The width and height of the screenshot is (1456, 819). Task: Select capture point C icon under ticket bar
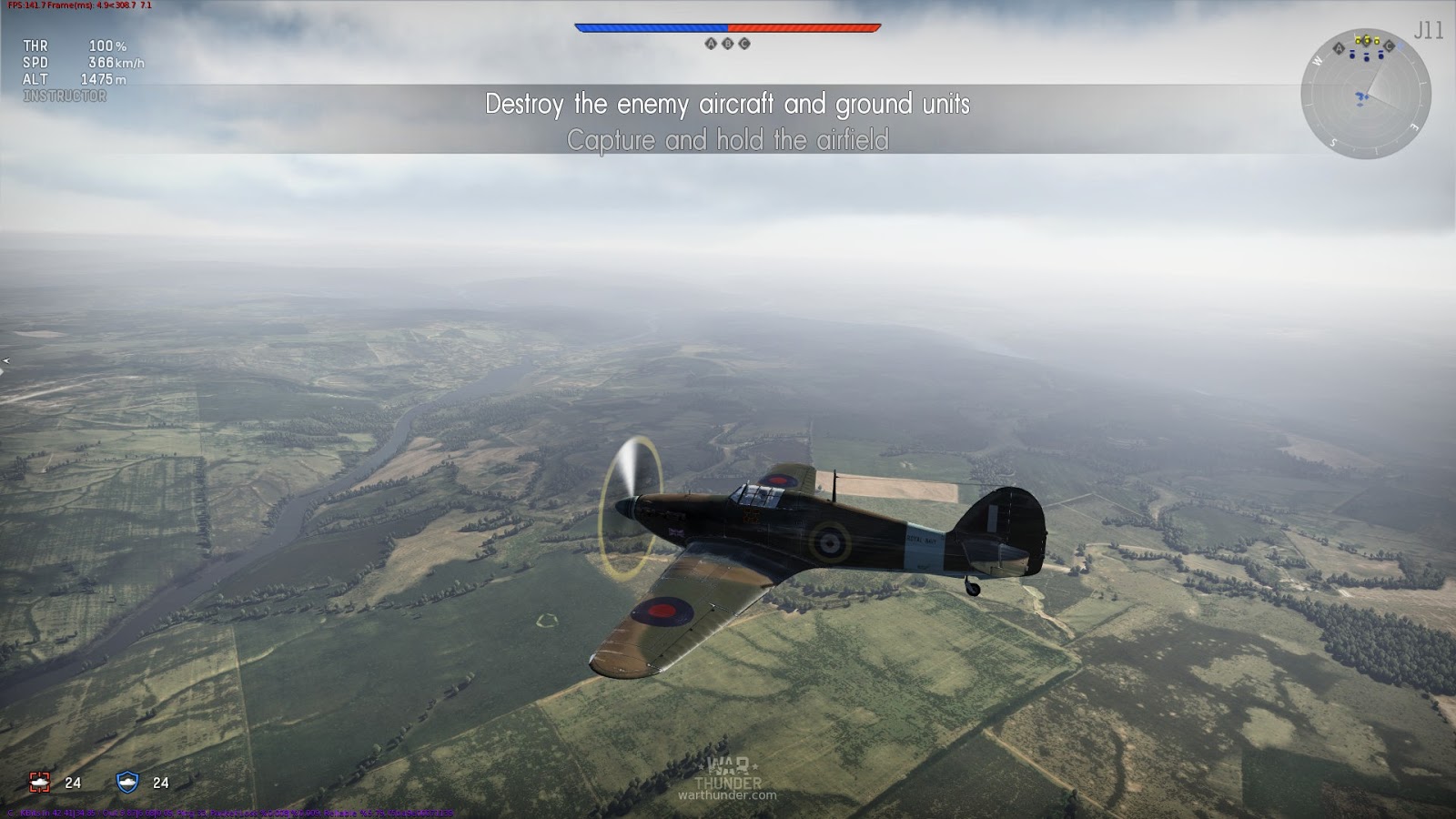click(x=744, y=44)
